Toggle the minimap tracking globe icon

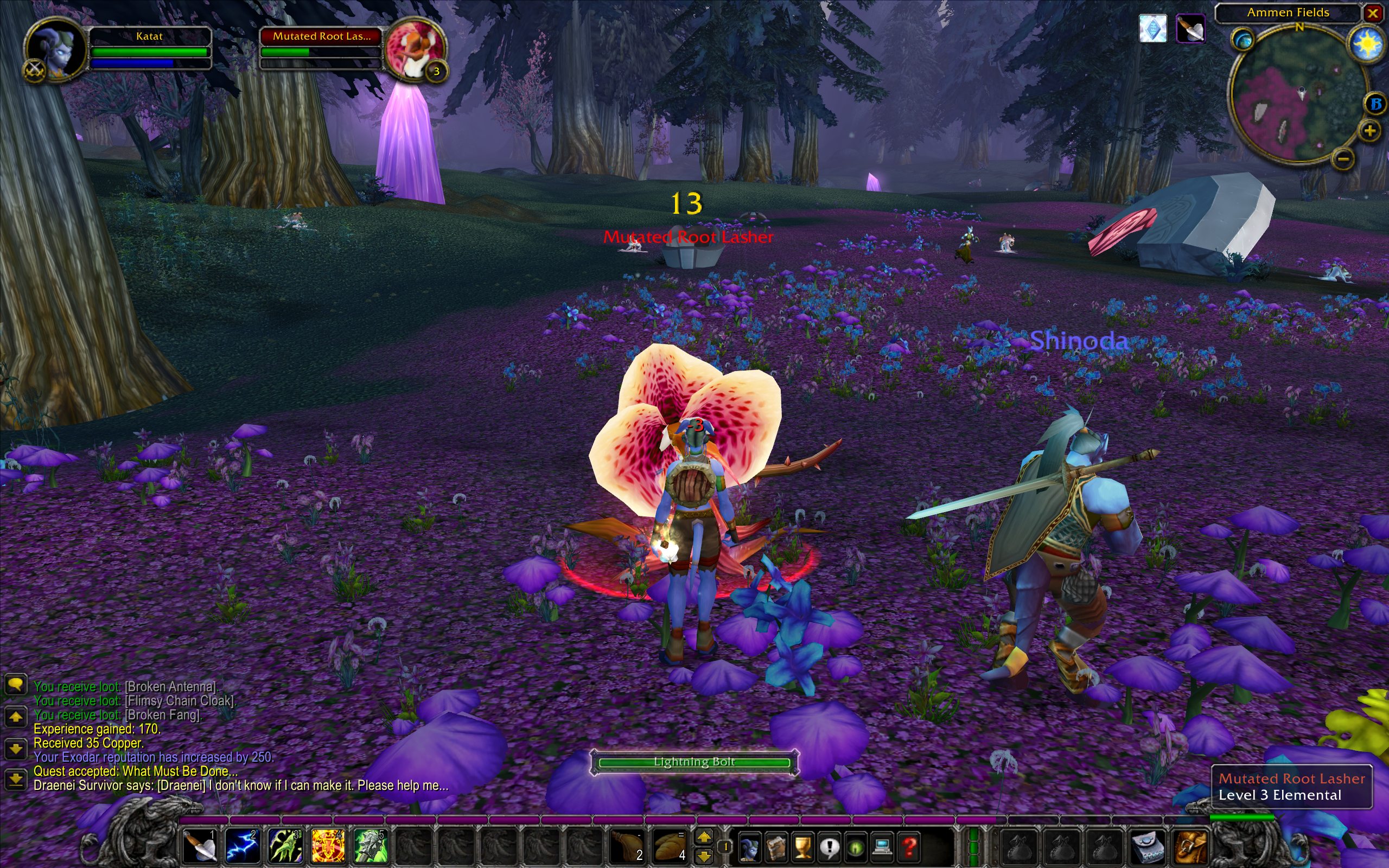(1243, 40)
